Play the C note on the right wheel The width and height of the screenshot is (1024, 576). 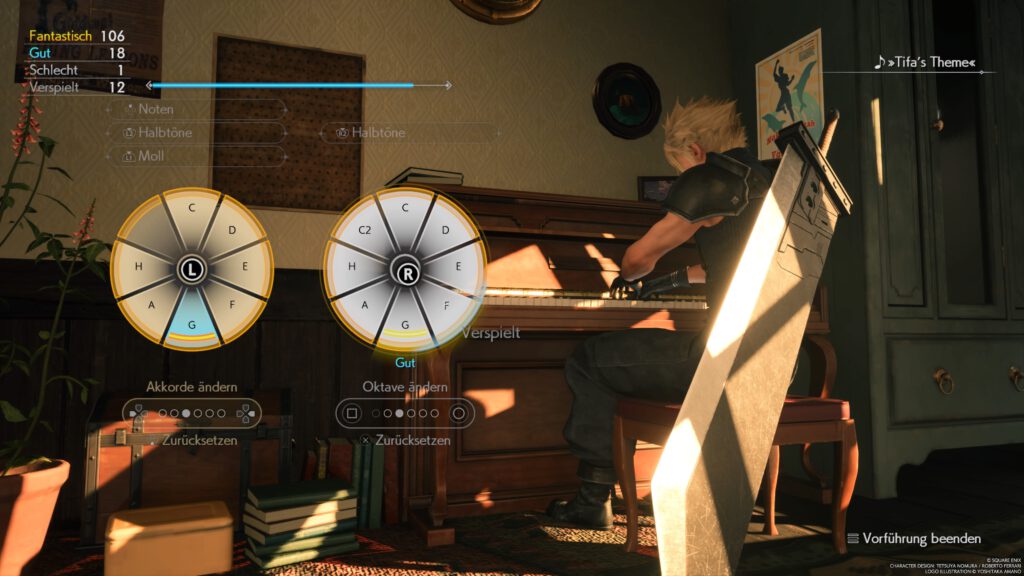405,208
